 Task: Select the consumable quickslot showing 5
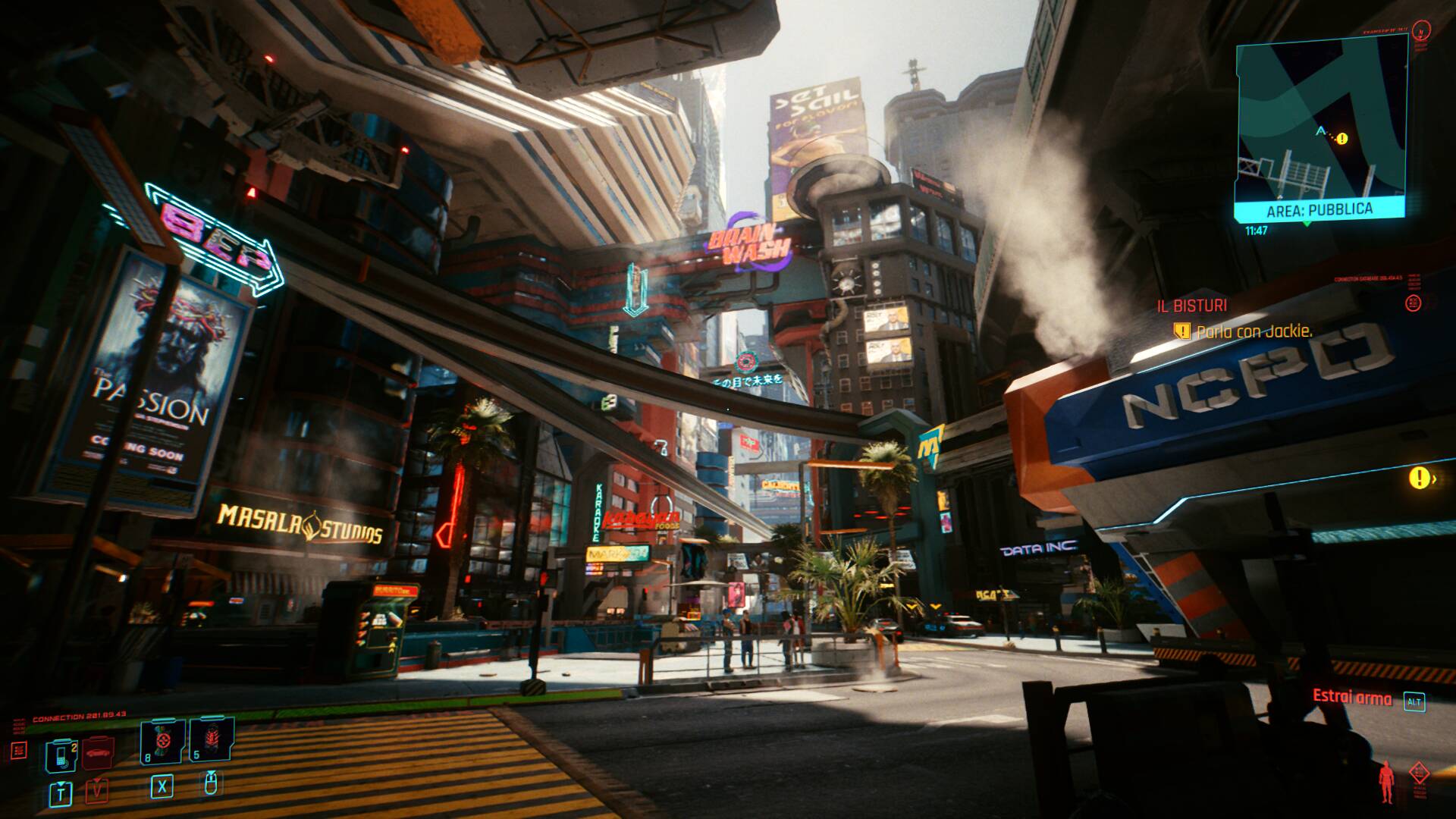212,739
